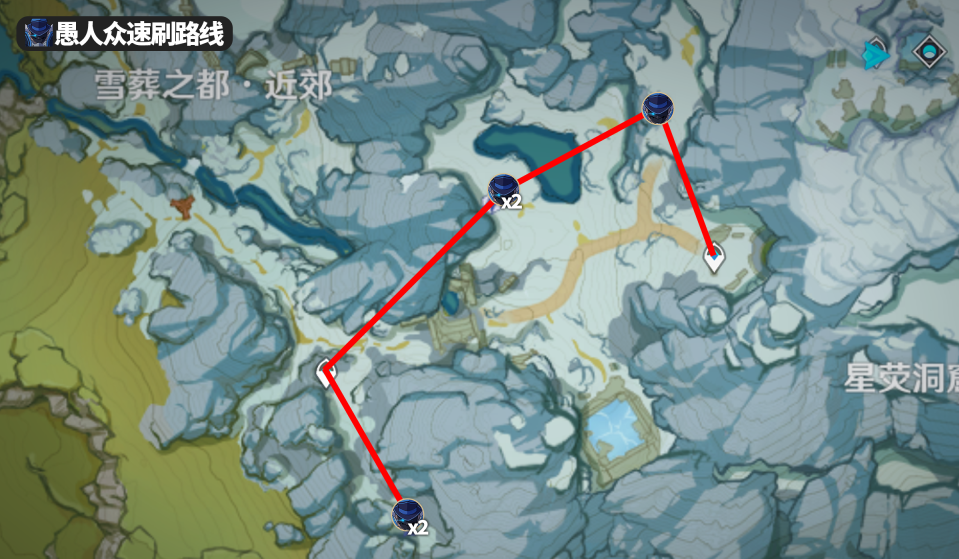Select the Fatui marker without an x2 label
959x559 pixels.
tap(656, 108)
